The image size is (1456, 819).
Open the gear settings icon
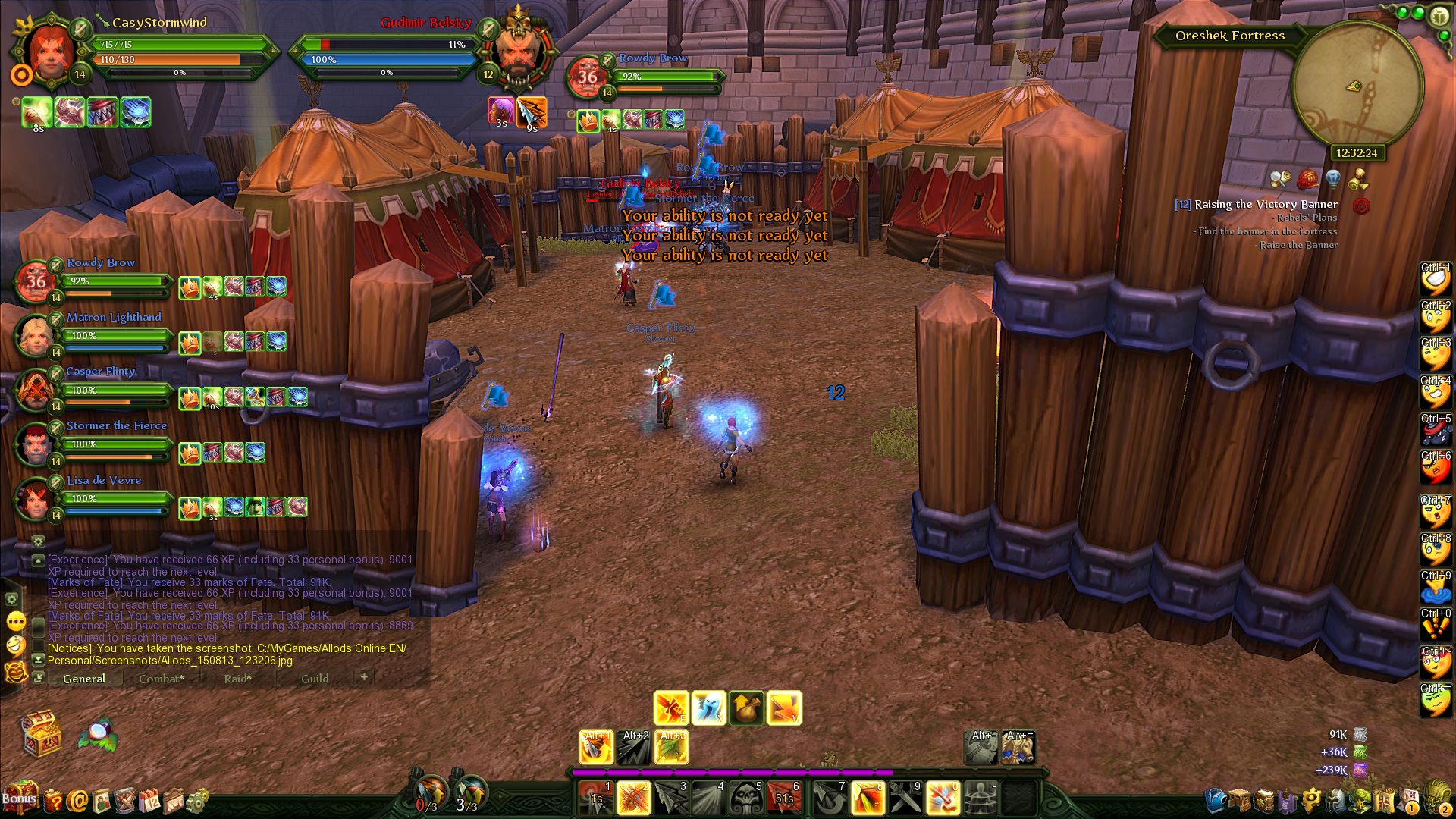[197, 801]
